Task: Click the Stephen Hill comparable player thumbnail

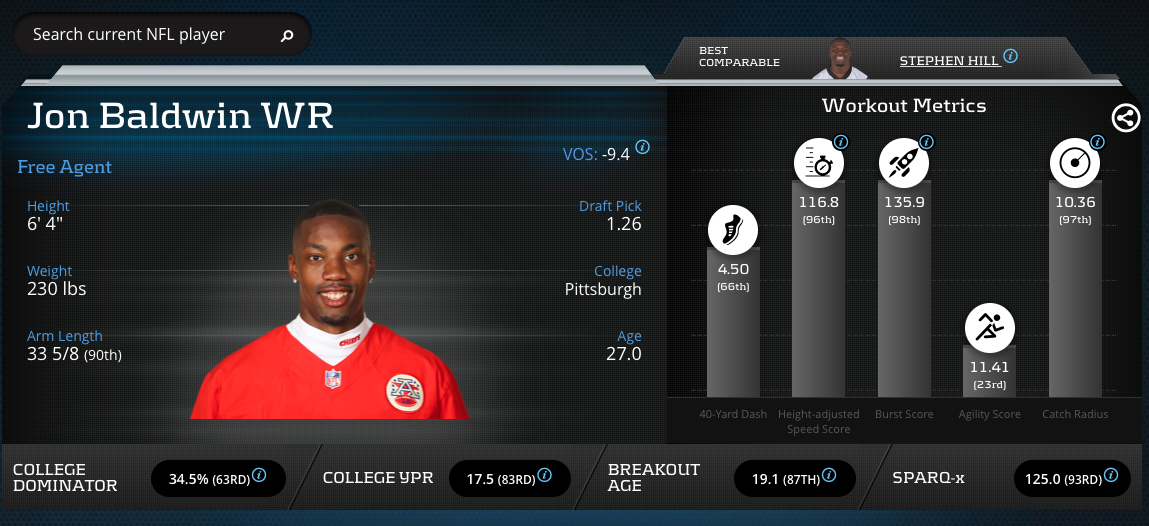Action: pos(839,60)
